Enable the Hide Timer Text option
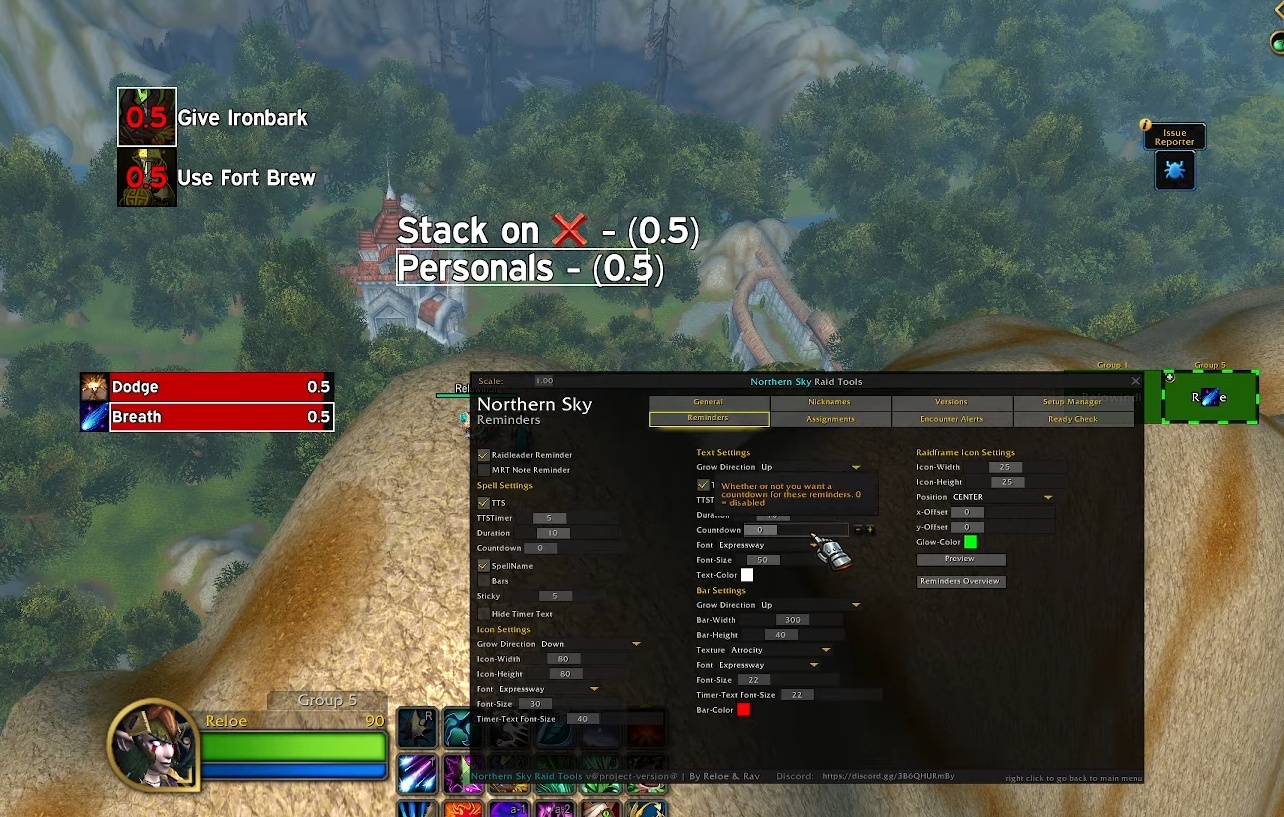Image resolution: width=1284 pixels, height=817 pixels. [x=484, y=614]
